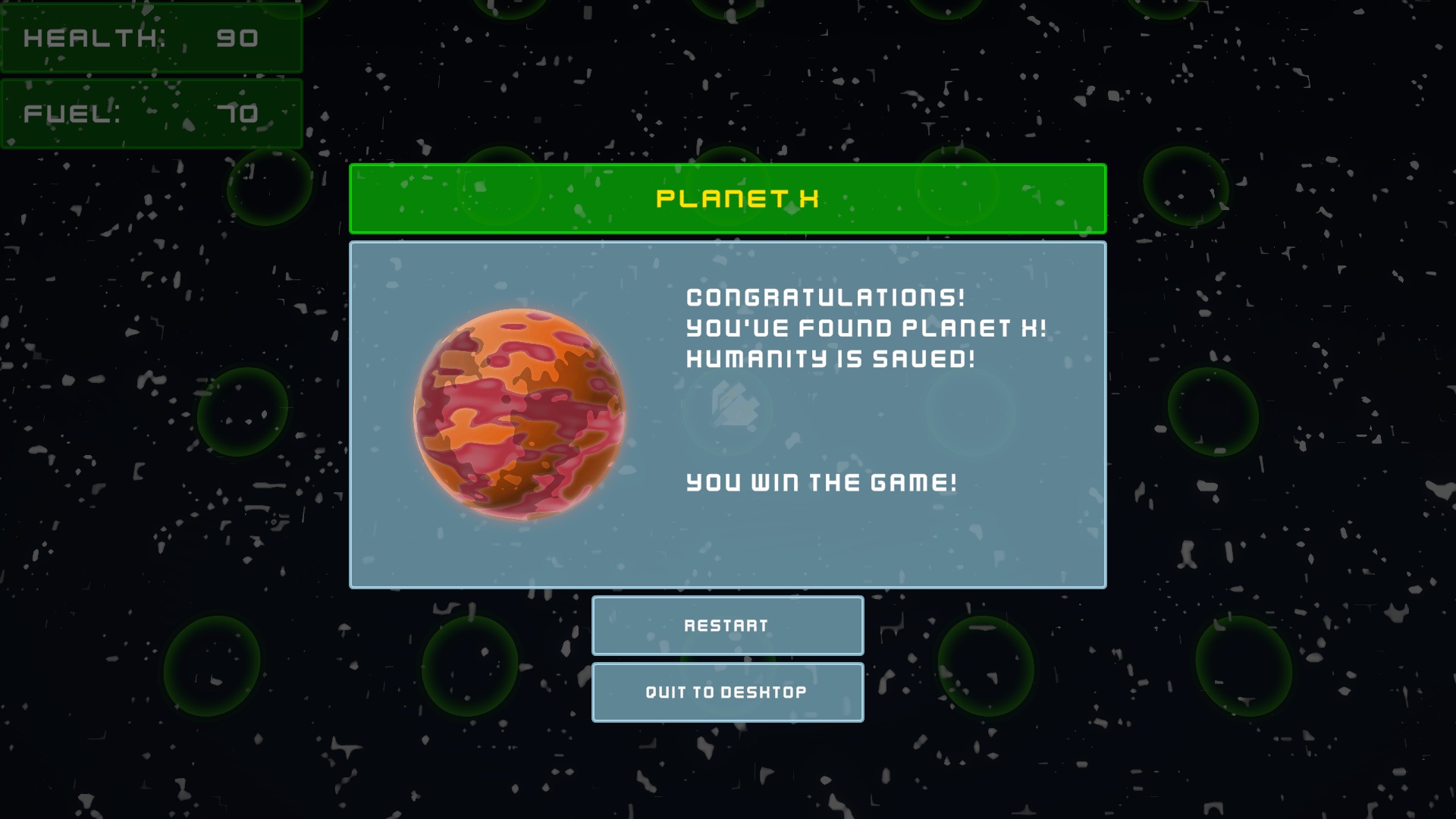Select the Fuel HUD indicator panel
The width and height of the screenshot is (1456, 819).
pos(152,112)
